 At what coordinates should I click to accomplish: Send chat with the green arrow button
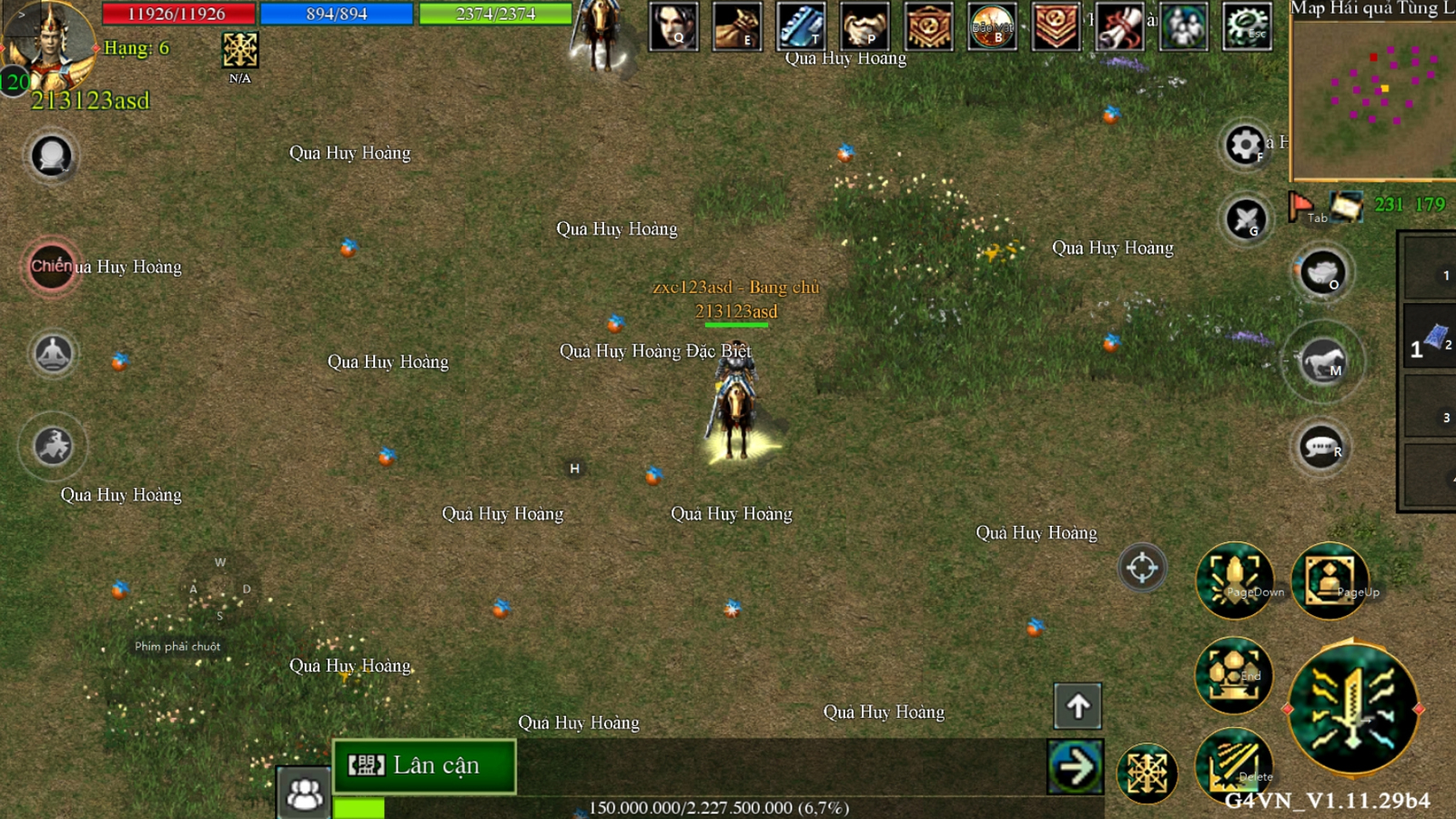tap(1076, 767)
